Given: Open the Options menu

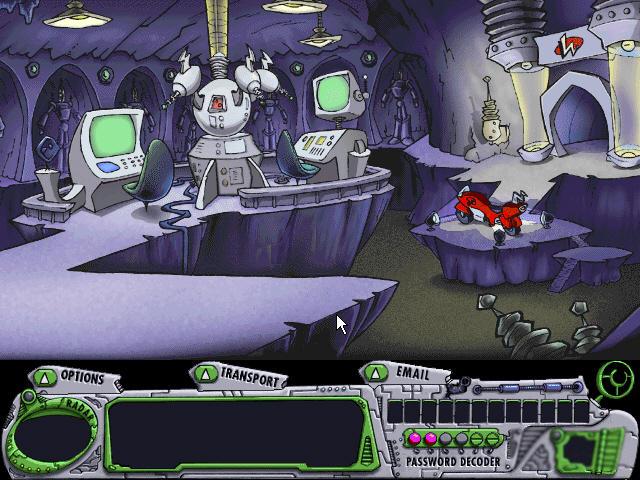Looking at the screenshot, I should point(72,377).
